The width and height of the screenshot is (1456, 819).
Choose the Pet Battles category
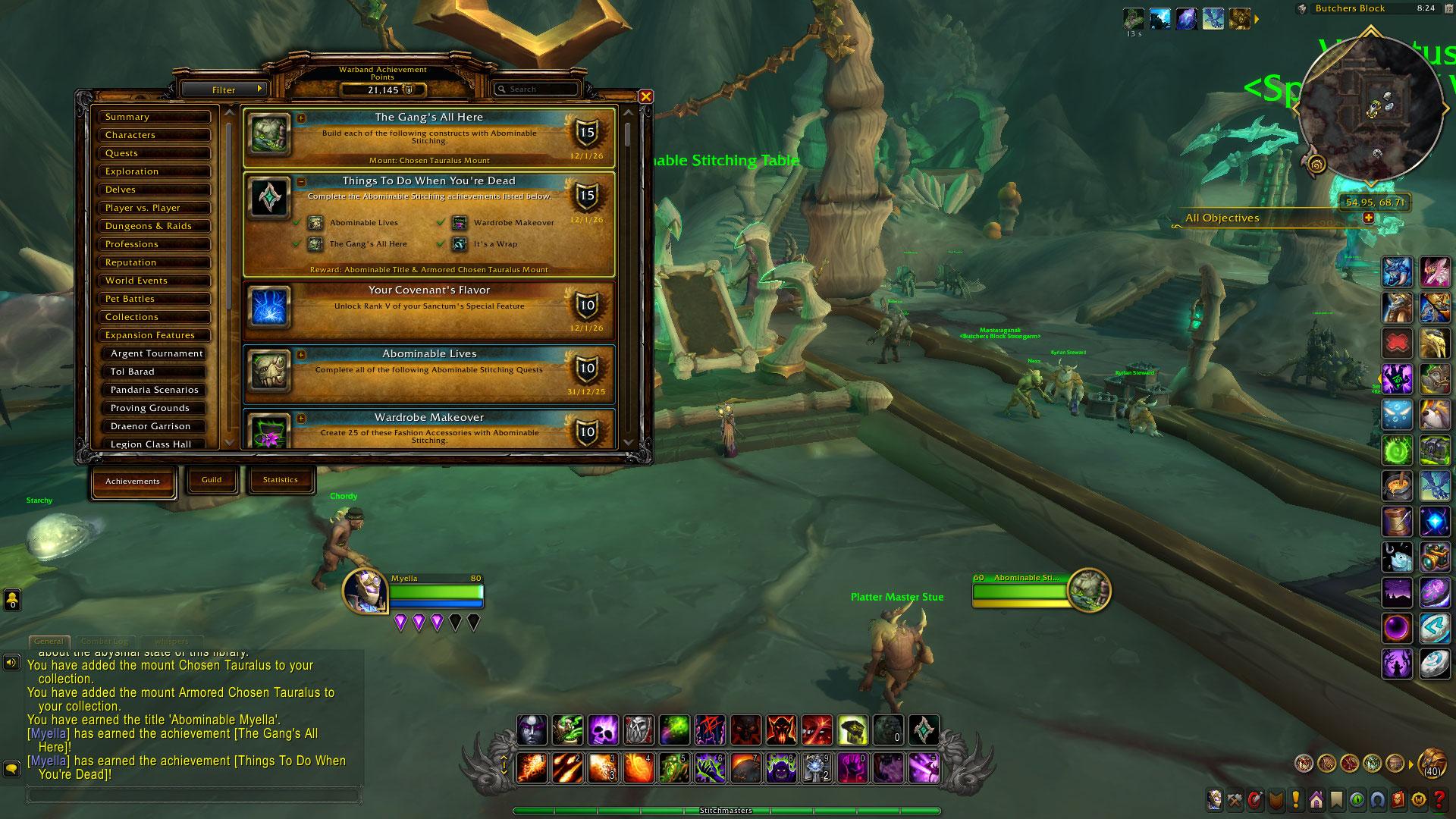point(155,299)
